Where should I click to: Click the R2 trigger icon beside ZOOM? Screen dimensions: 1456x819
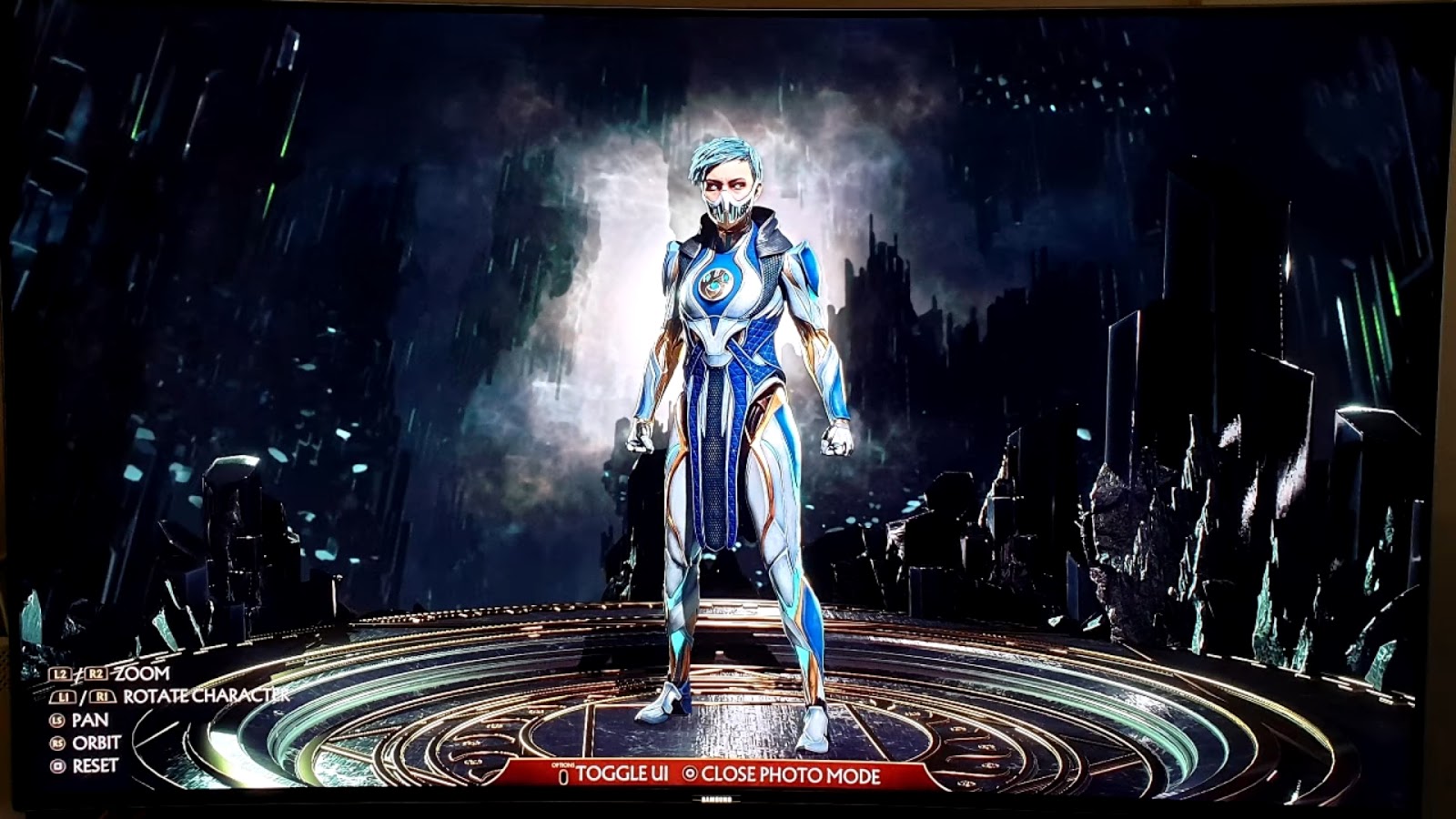pyautogui.click(x=96, y=673)
